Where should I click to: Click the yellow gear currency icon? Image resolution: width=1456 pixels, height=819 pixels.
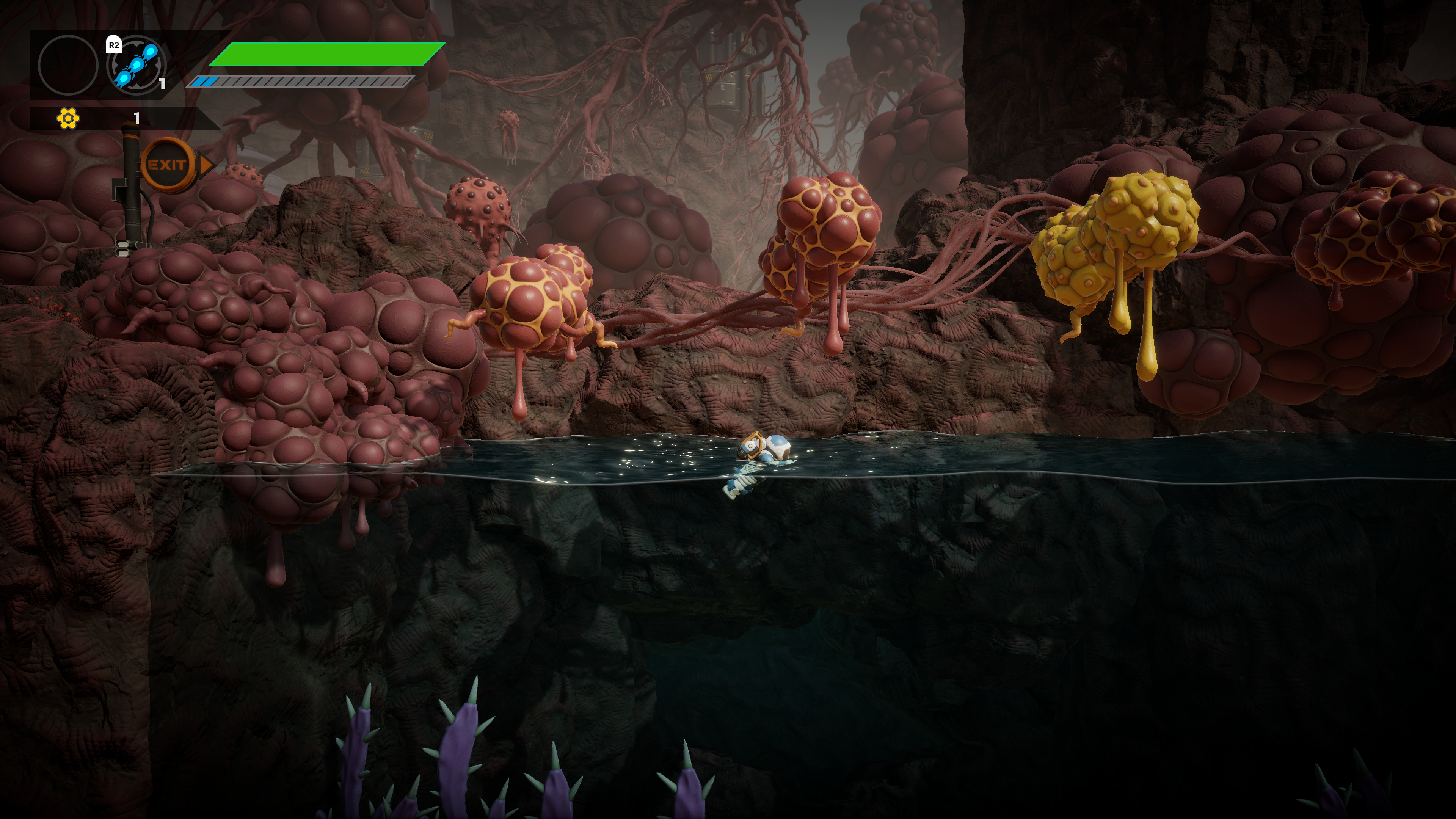click(68, 118)
